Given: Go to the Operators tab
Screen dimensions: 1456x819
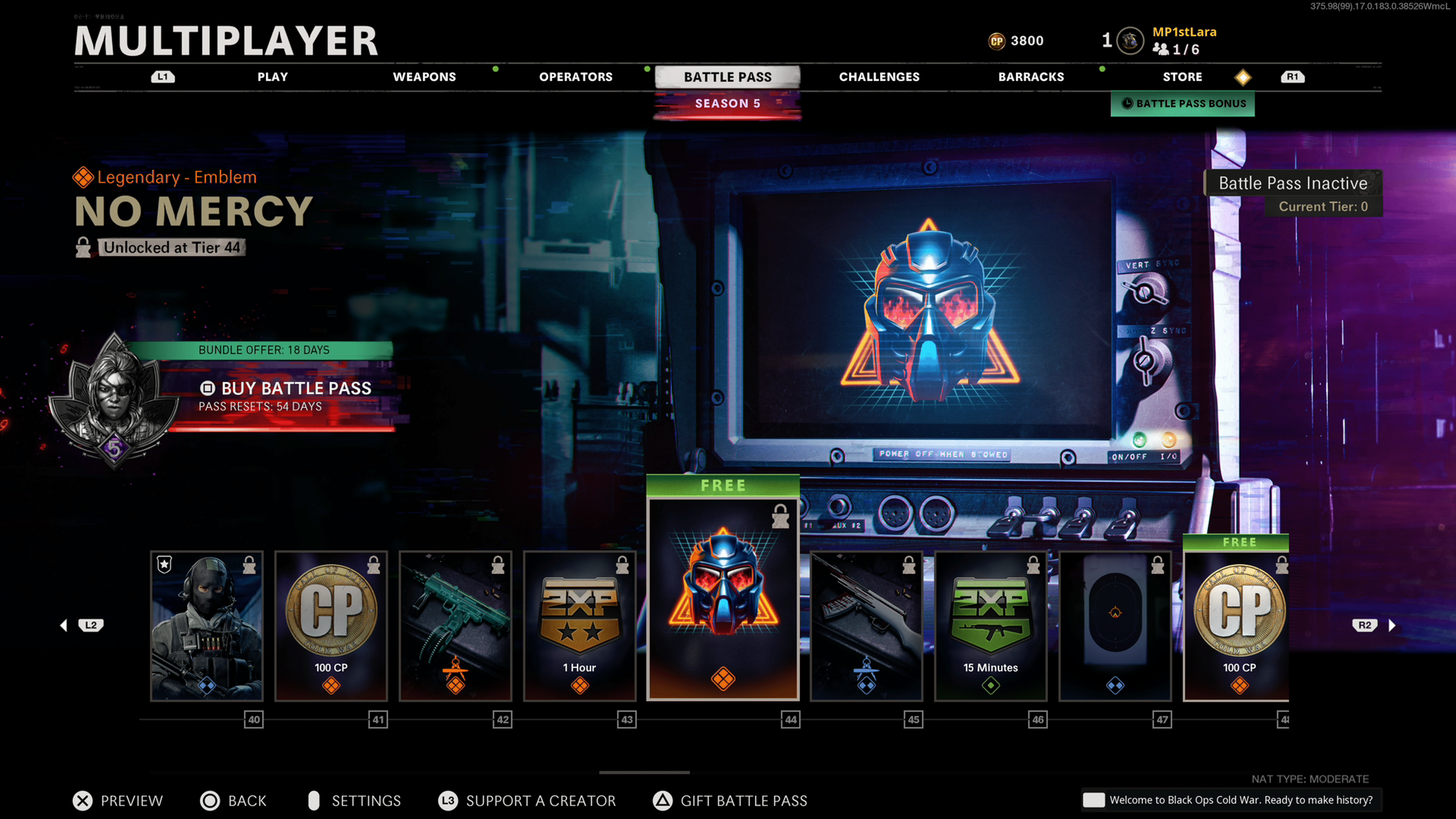Looking at the screenshot, I should (x=576, y=77).
